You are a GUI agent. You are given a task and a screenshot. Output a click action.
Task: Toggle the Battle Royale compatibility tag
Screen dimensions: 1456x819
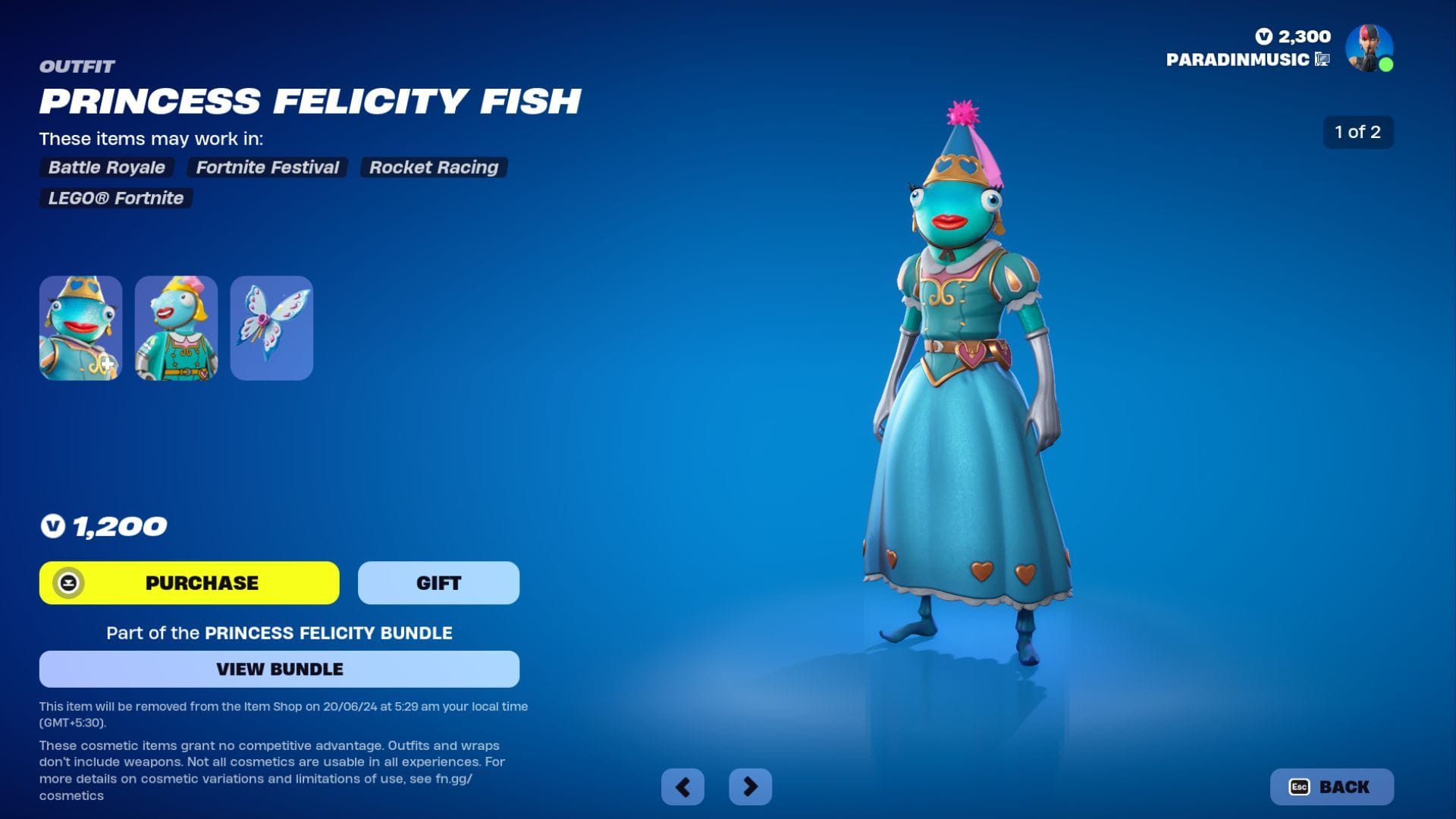coord(106,168)
